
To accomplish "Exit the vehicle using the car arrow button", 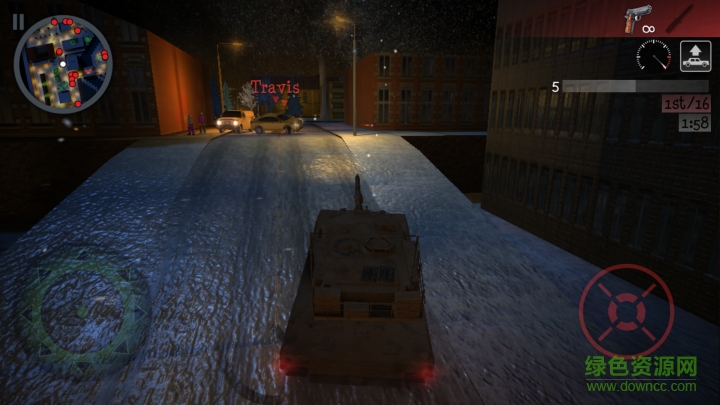I will 694,56.
